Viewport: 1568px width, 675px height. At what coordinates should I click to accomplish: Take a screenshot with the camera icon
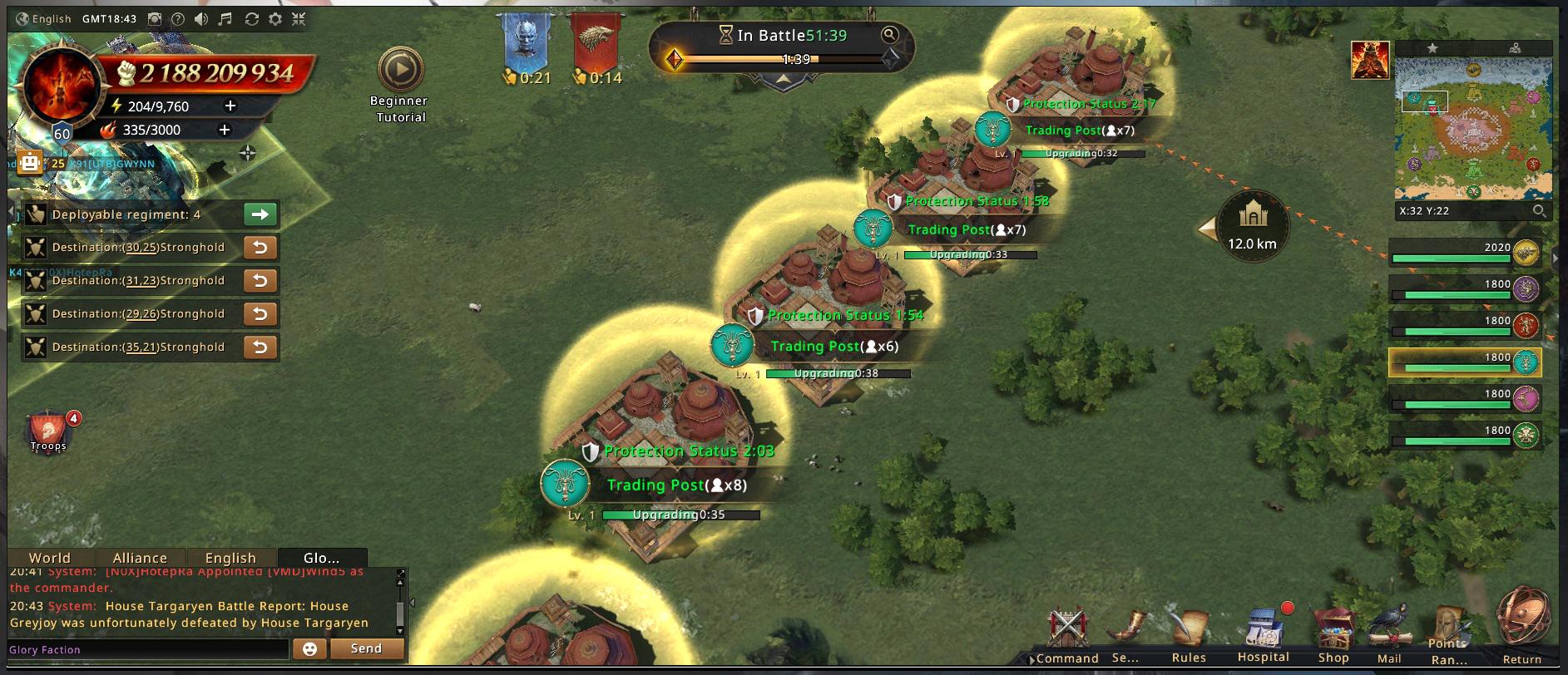pyautogui.click(x=155, y=19)
